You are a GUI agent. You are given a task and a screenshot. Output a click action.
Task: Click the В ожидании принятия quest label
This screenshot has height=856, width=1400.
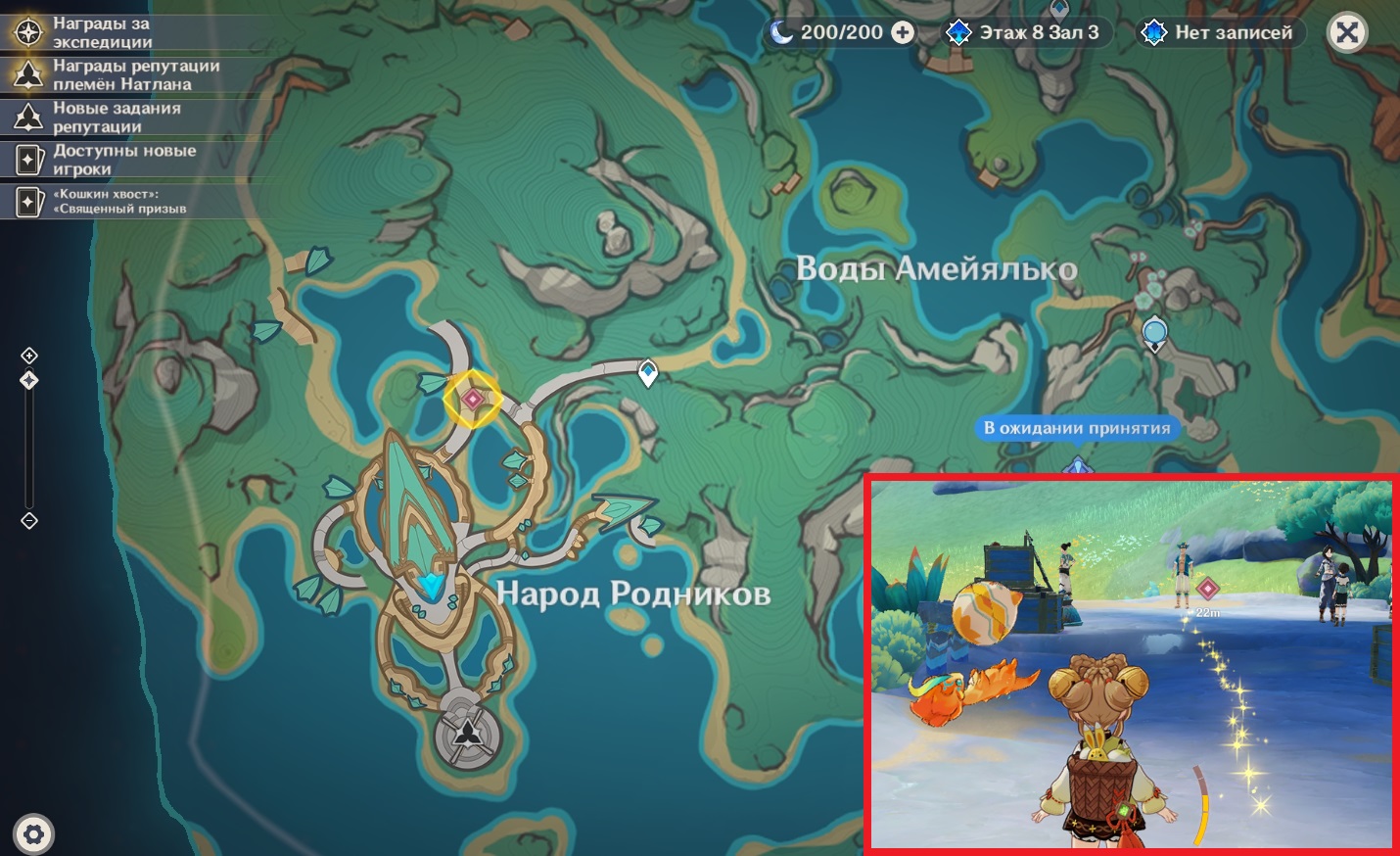(1077, 428)
